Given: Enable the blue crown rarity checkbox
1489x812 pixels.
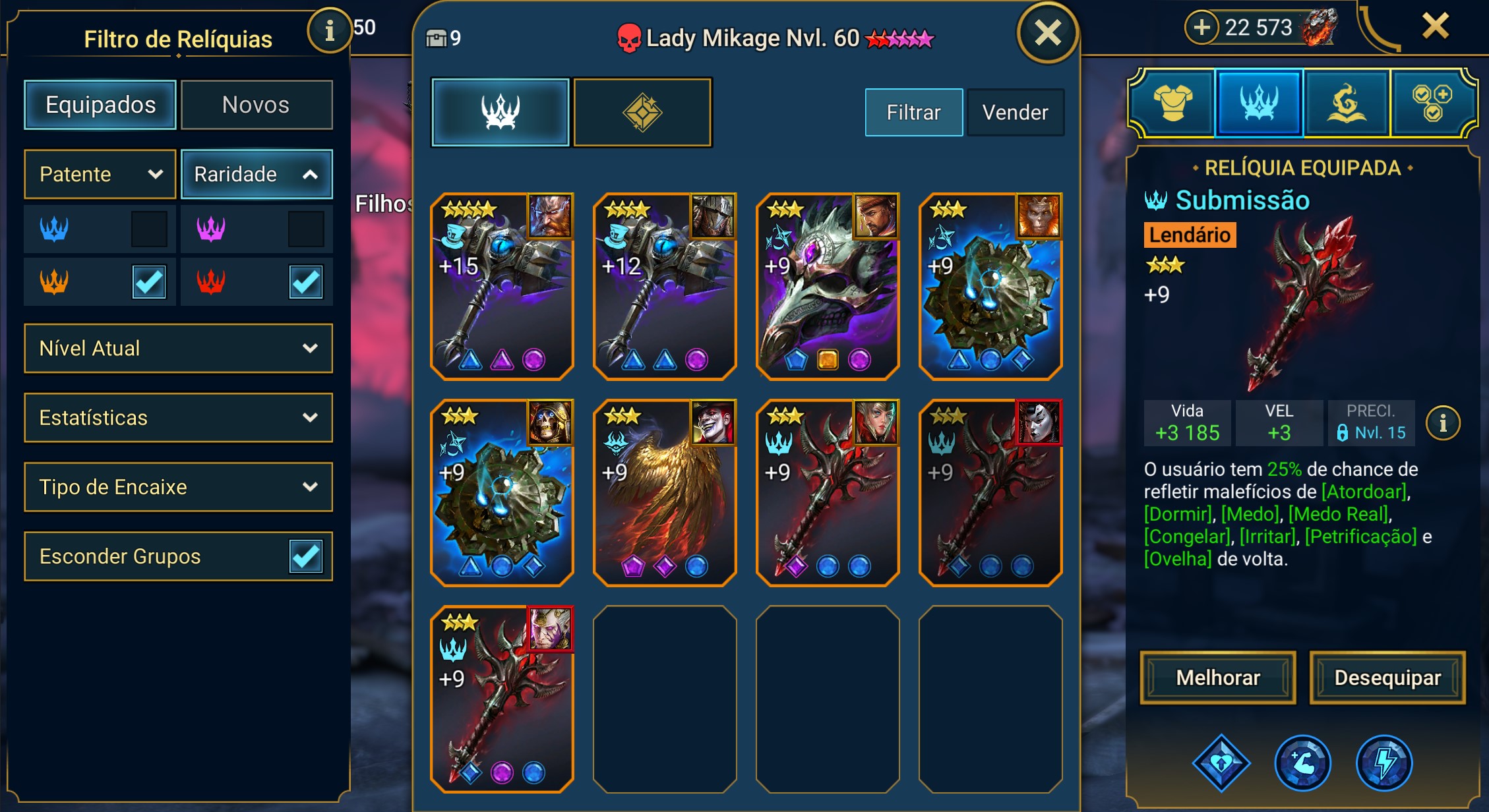Looking at the screenshot, I should (149, 229).
